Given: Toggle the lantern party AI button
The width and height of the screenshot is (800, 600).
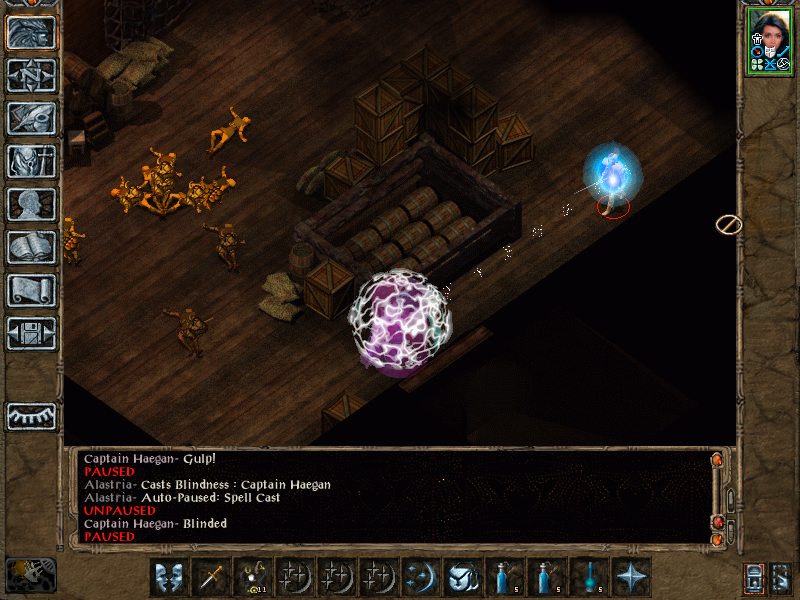Looking at the screenshot, I should [754, 577].
